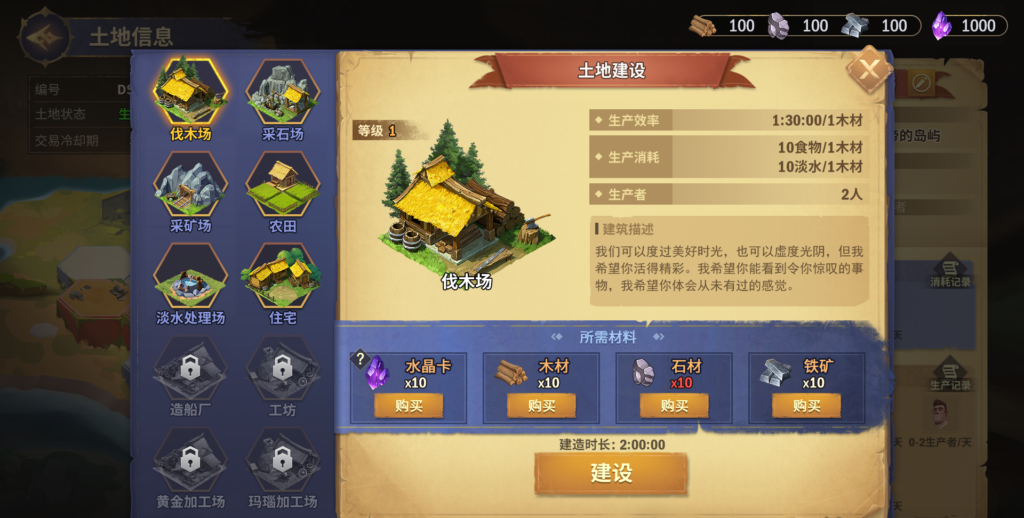1024x518 pixels.
Task: Select the locked 玛瑙加工场 building
Action: coord(283,462)
